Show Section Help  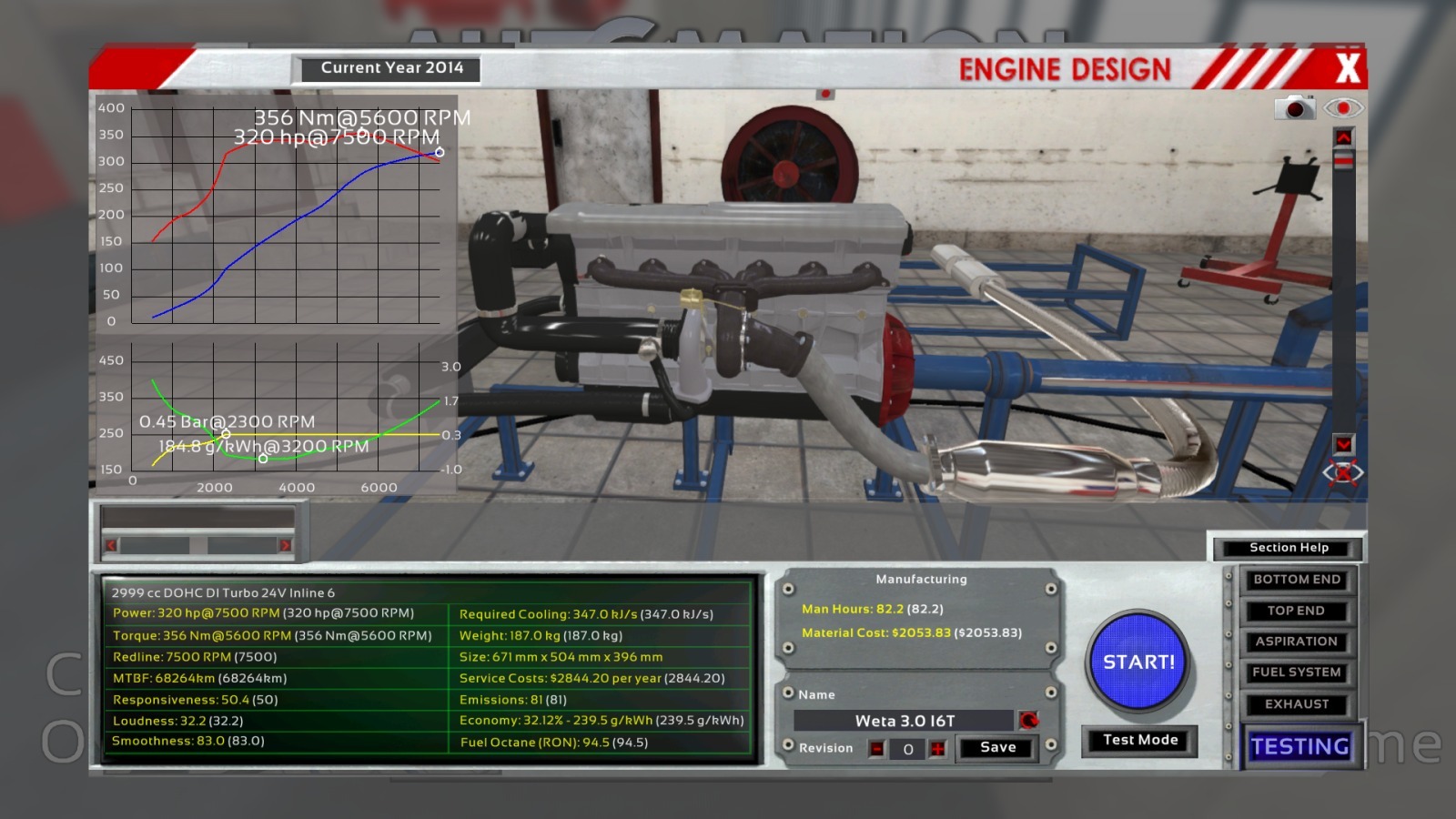pos(1289,548)
